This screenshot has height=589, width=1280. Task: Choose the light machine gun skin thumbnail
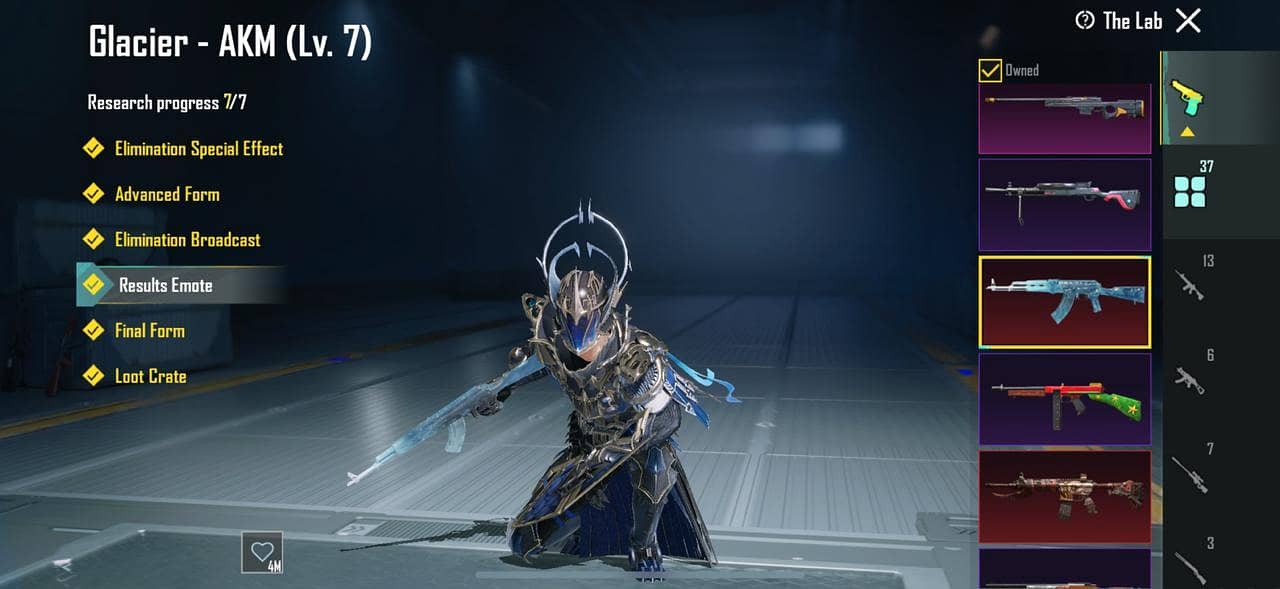point(1064,204)
